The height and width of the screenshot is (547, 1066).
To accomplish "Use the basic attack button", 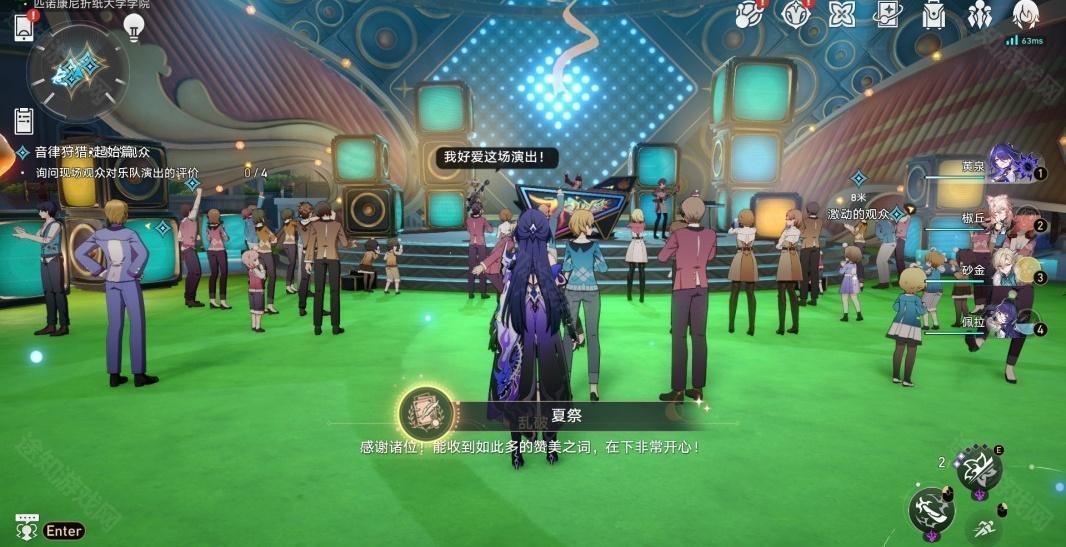I will 932,509.
